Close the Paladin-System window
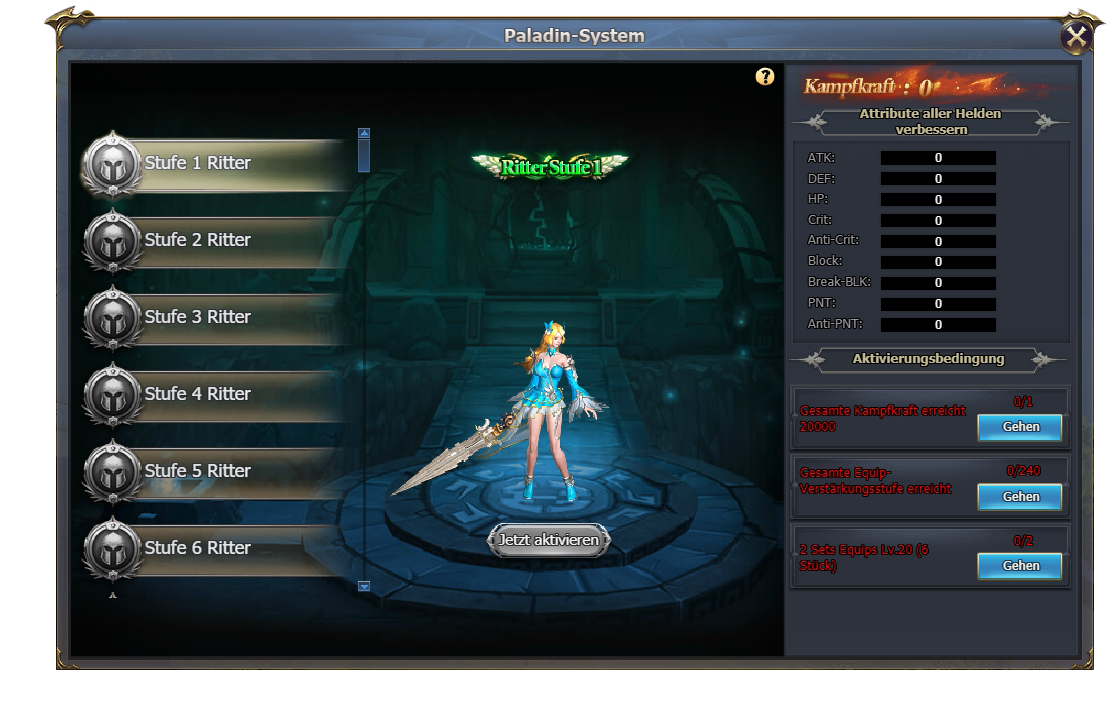Viewport: 1118px width, 708px height. [1076, 38]
